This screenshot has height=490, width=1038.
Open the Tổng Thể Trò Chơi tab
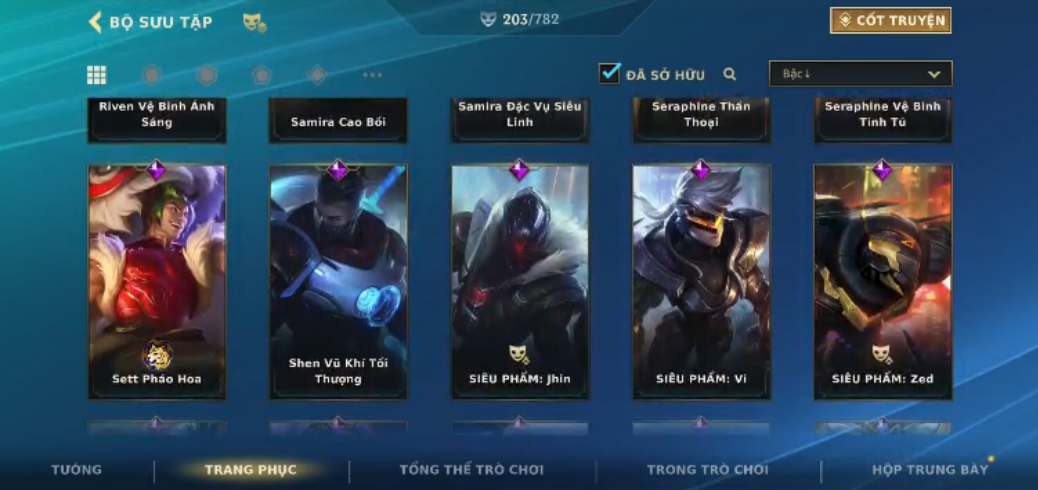click(472, 470)
